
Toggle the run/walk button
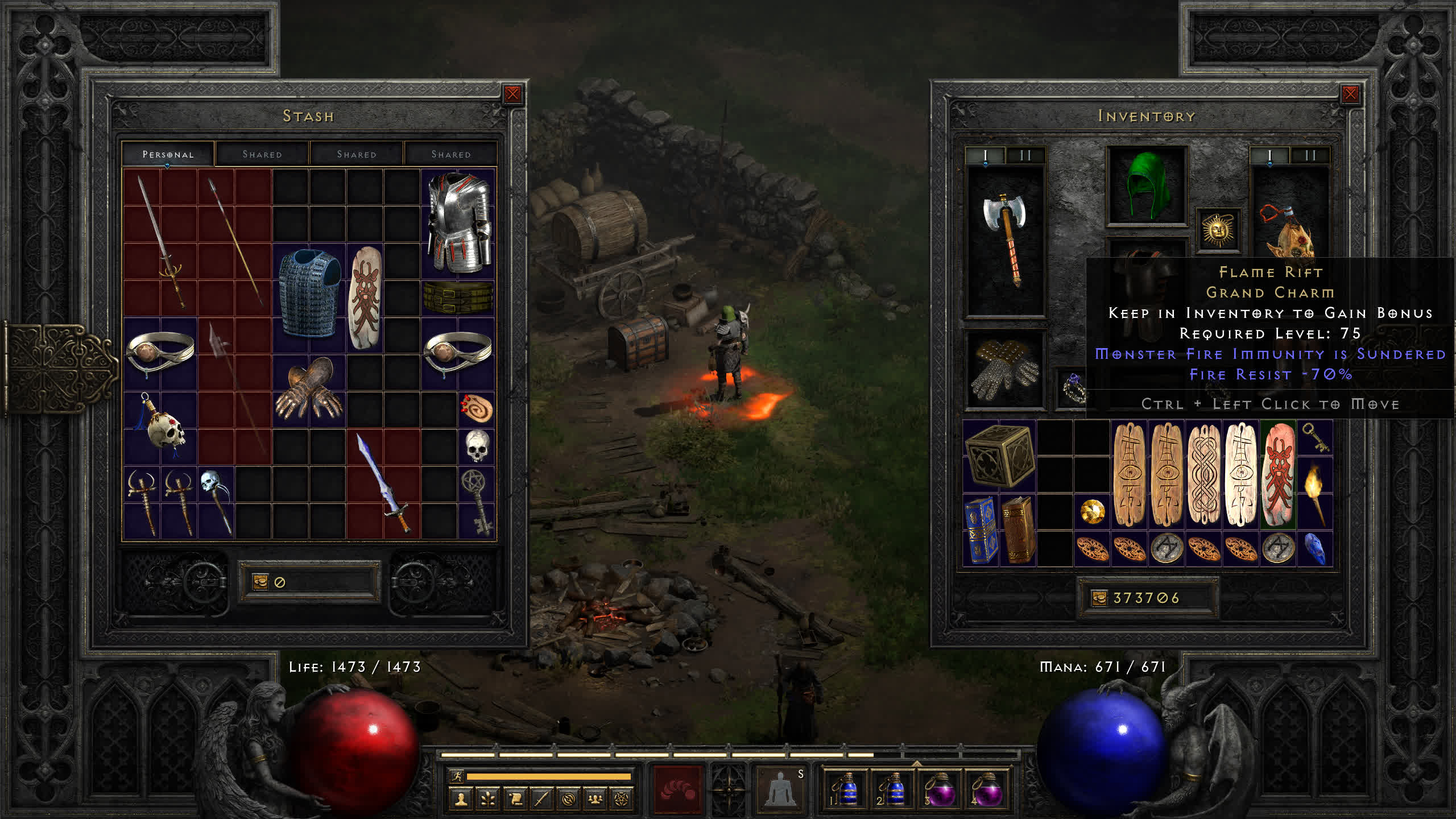[x=456, y=776]
